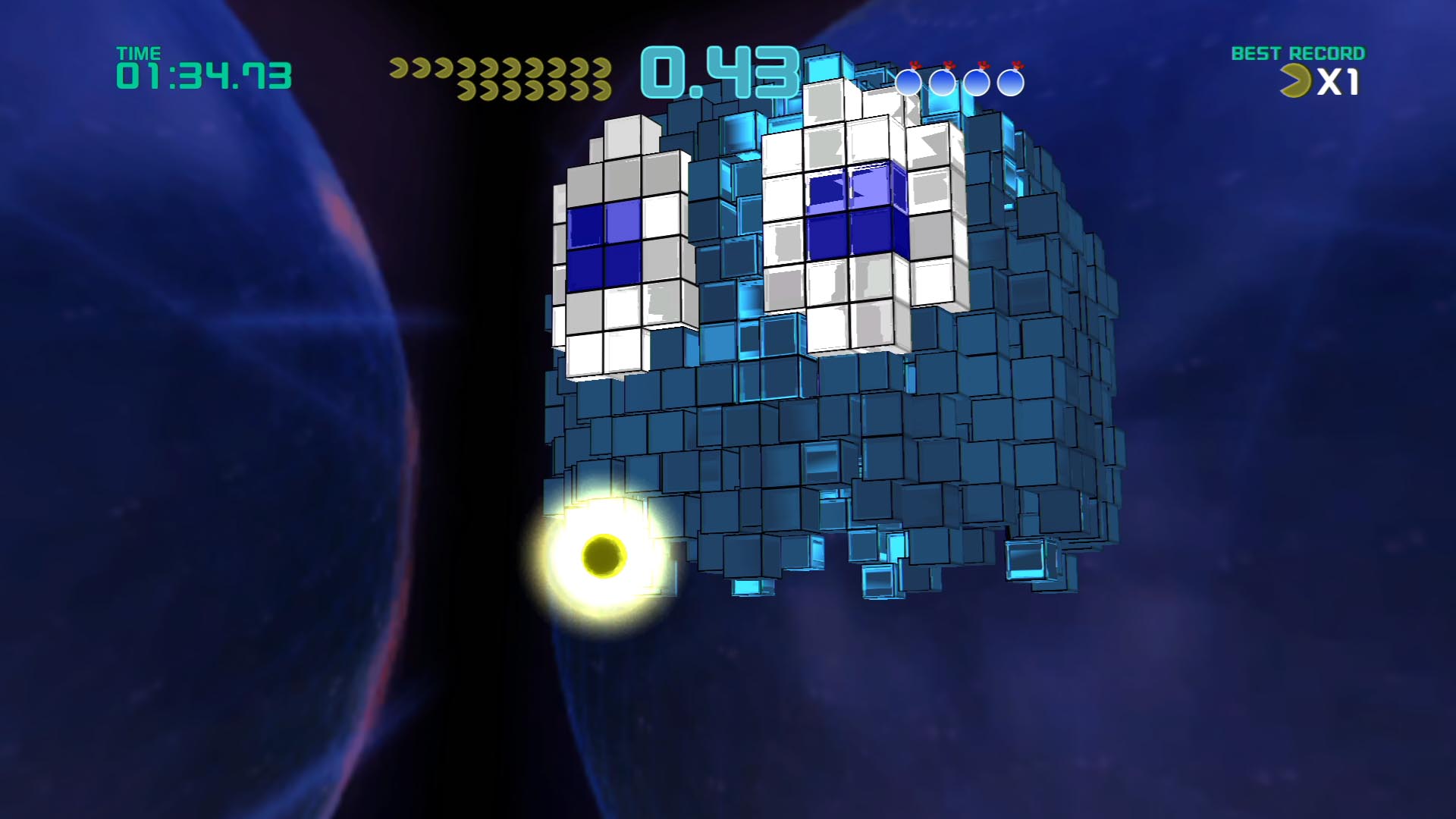Viewport: 1456px width, 819px height.
Task: Click the first bomb icon in the HUD
Action: tap(908, 82)
